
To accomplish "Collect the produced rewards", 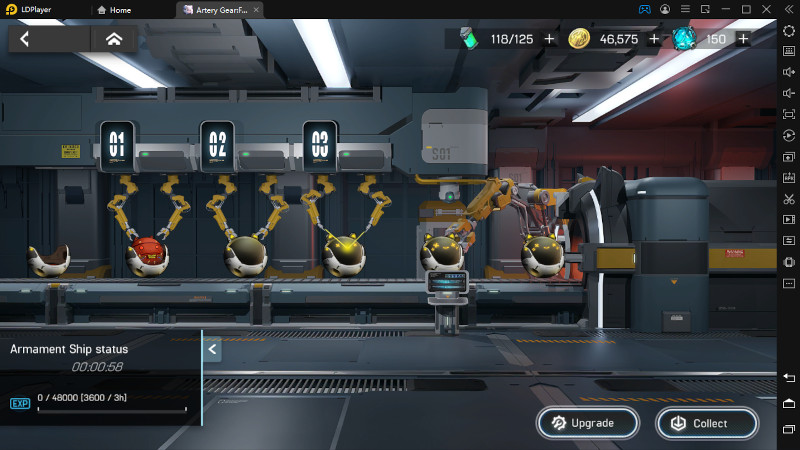I will click(x=707, y=423).
